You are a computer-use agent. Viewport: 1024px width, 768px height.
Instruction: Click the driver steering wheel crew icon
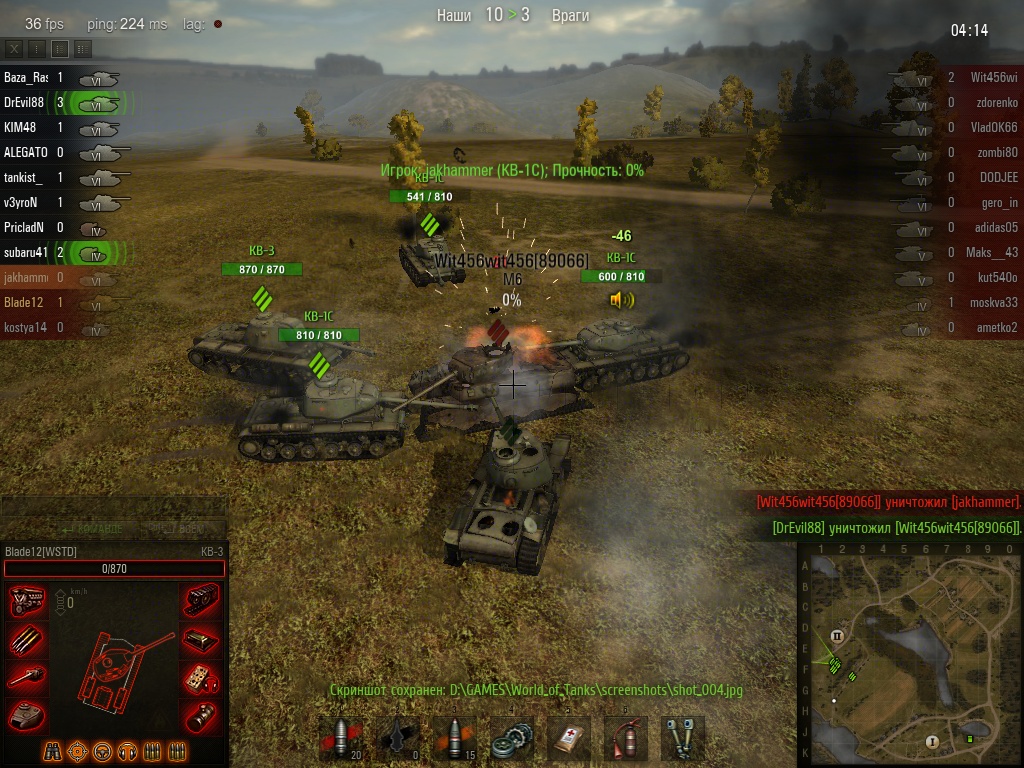(103, 751)
